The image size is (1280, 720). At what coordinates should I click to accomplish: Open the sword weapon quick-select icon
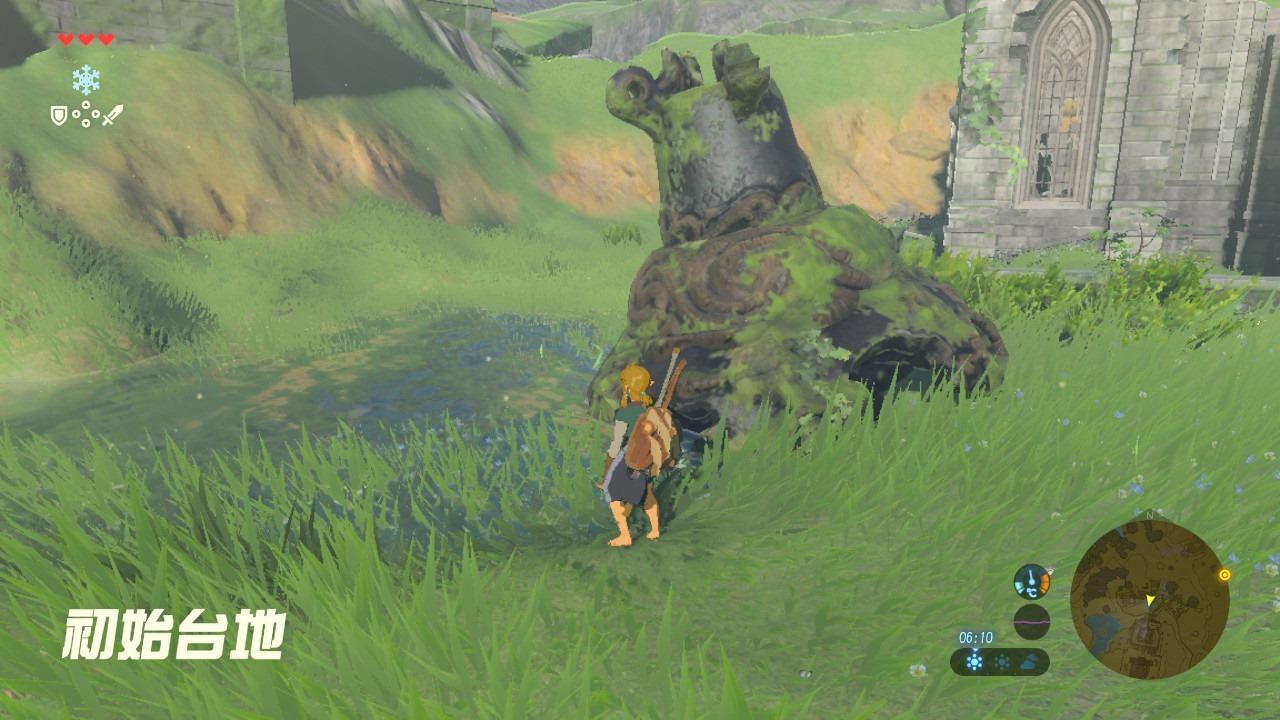(112, 115)
